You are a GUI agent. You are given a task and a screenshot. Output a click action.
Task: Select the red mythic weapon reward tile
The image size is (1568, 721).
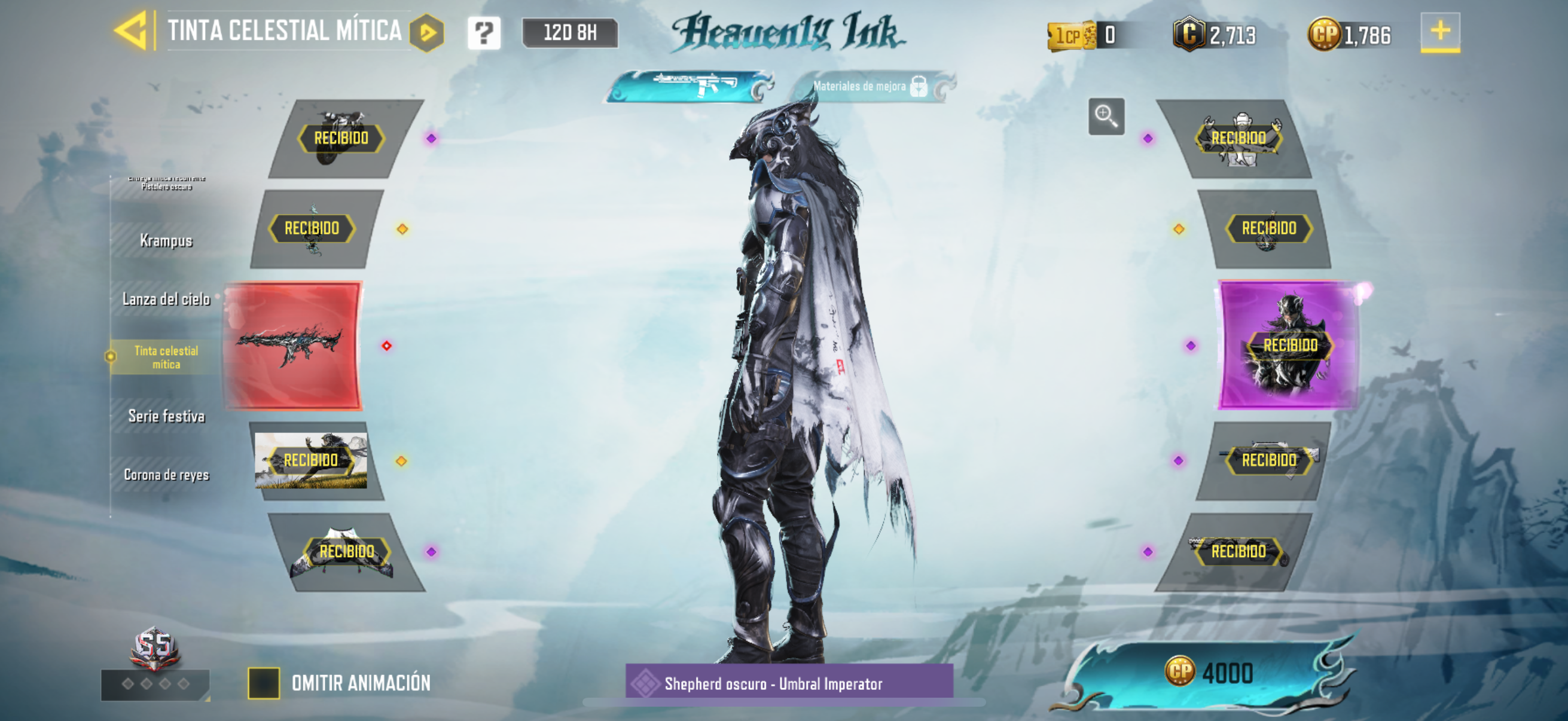tap(293, 346)
